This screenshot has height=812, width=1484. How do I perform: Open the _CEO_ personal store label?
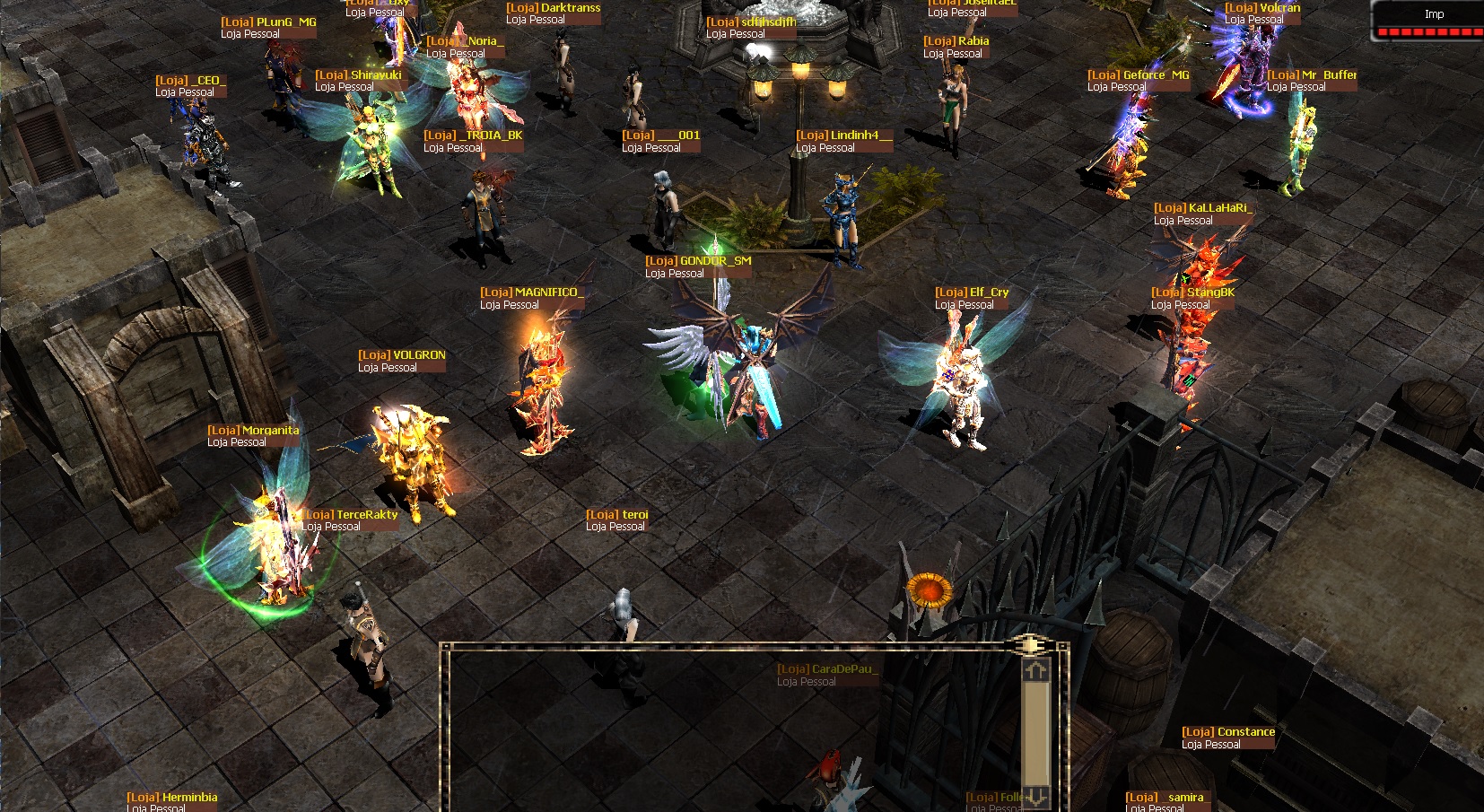coord(191,86)
